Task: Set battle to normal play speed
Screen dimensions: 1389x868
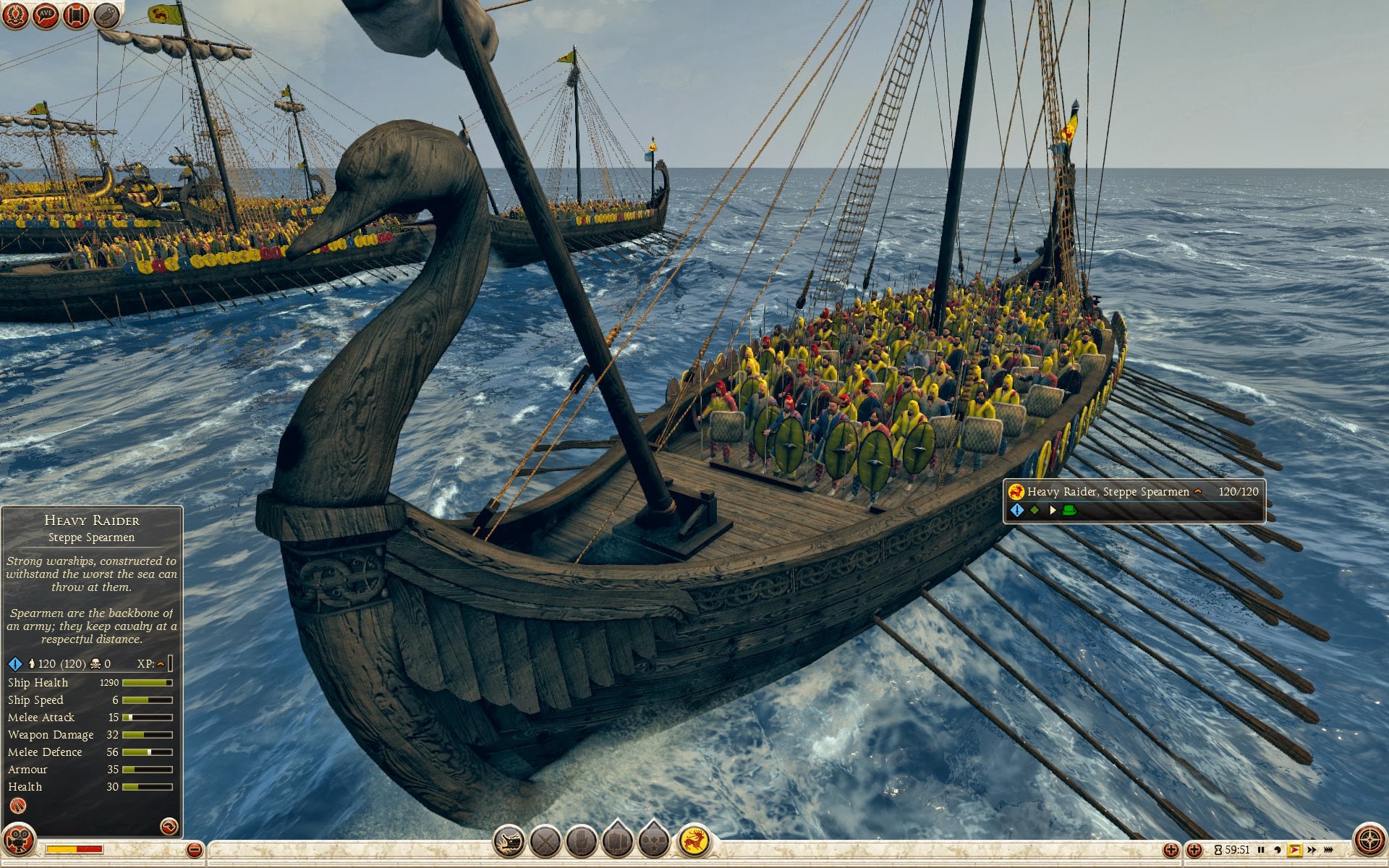Action: tap(1294, 850)
